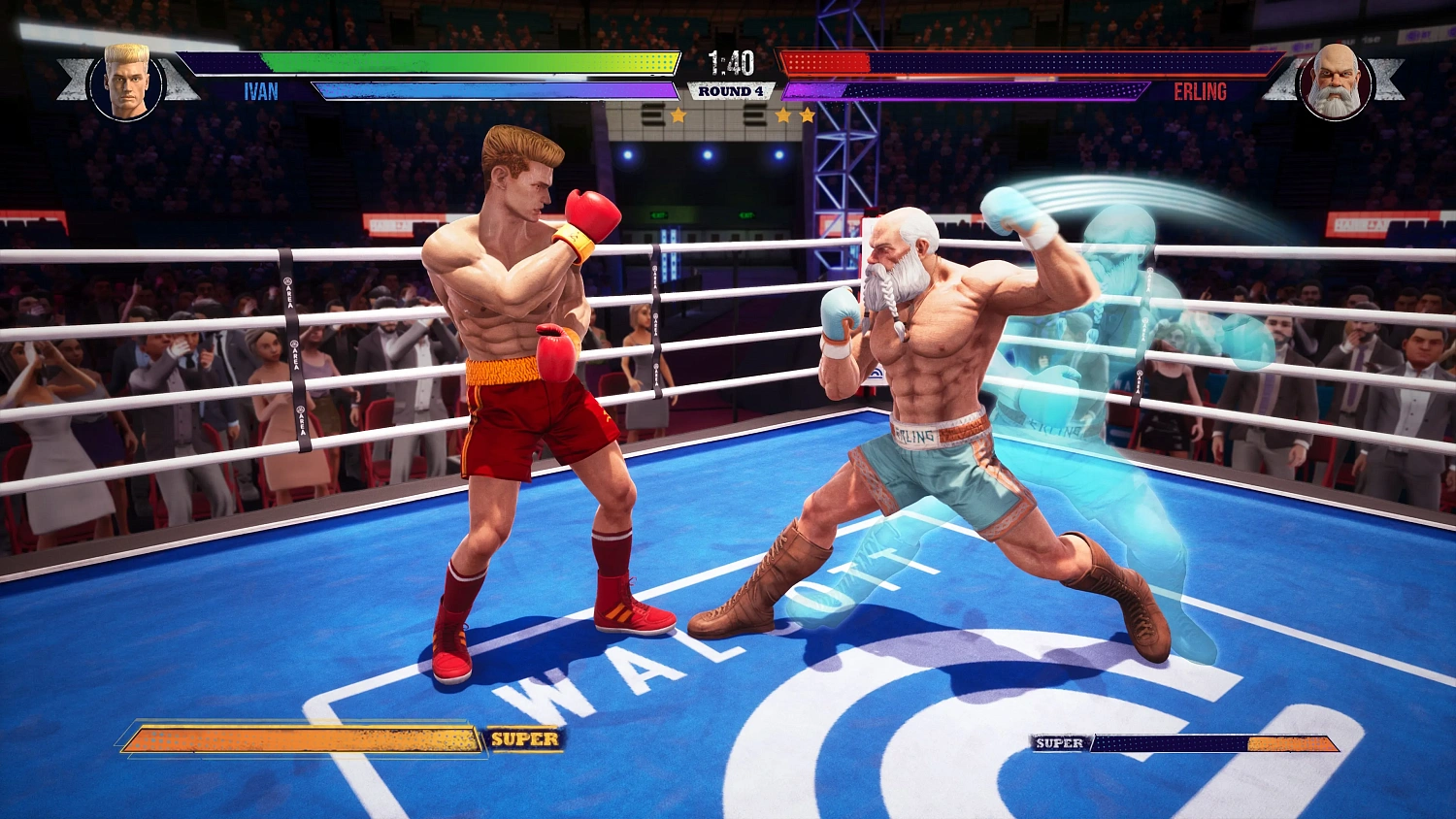Click the SUPER label beside Ivan's meter
This screenshot has height=819, width=1456.
(x=527, y=740)
